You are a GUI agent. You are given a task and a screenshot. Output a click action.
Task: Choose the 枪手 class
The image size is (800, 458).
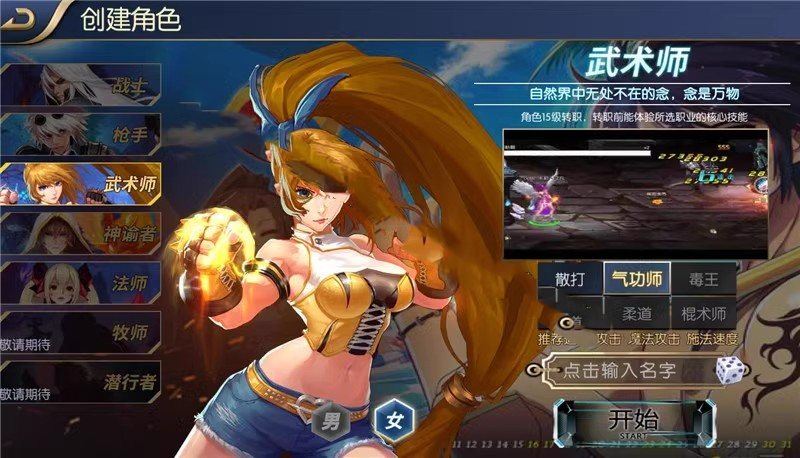pyautogui.click(x=80, y=136)
